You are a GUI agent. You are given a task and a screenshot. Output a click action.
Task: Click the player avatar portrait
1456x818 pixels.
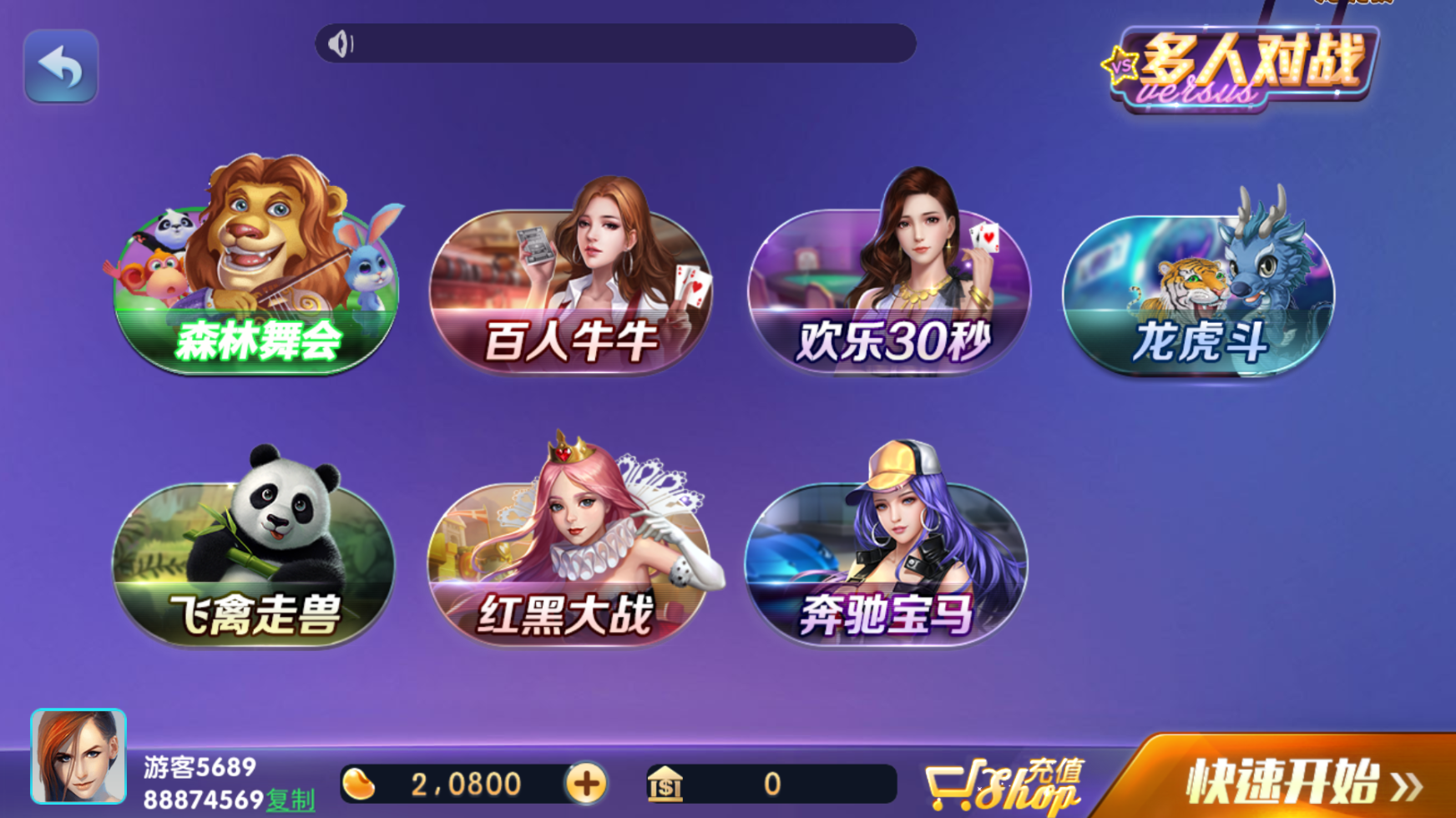point(78,756)
